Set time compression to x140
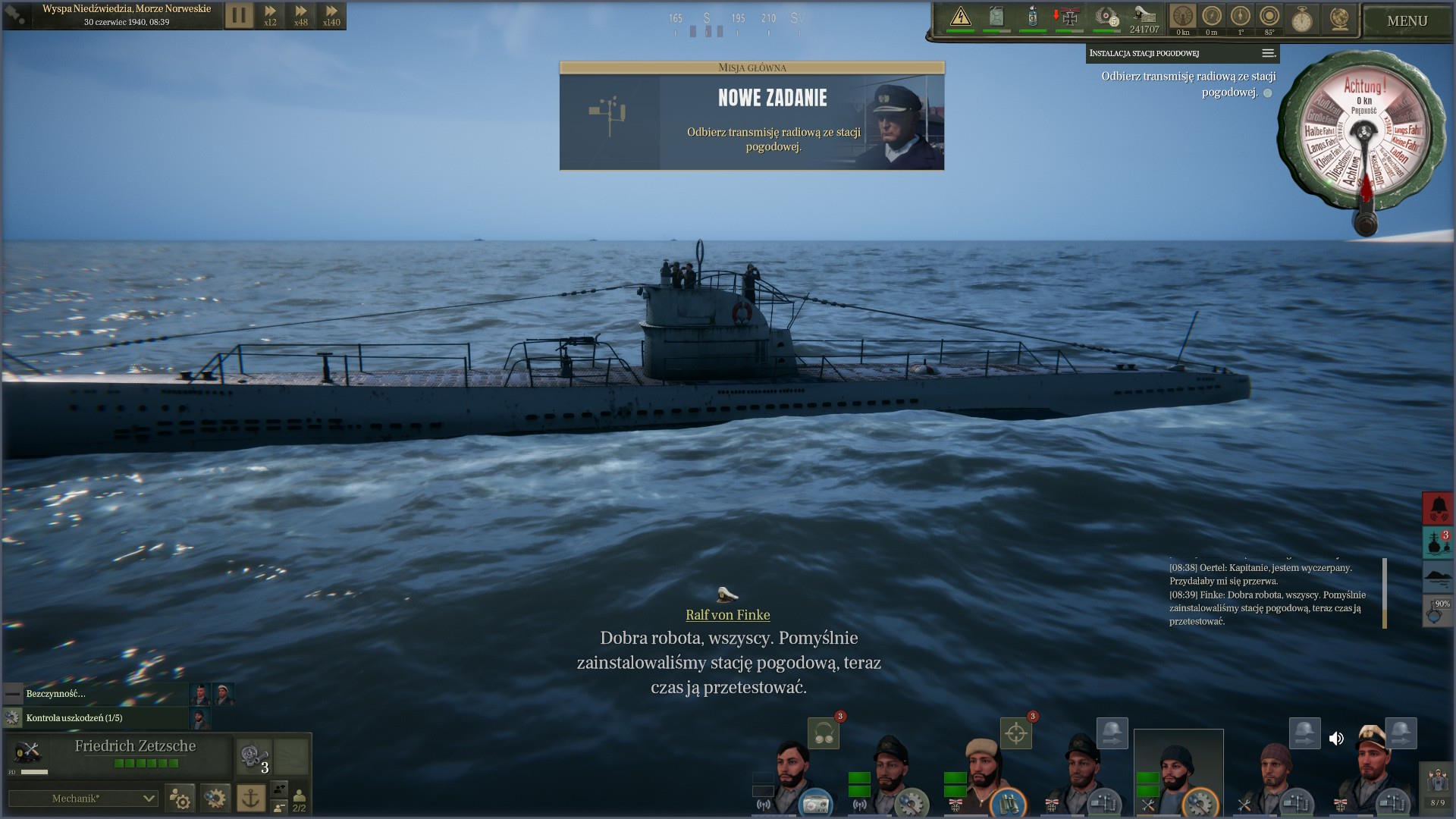 [x=331, y=15]
